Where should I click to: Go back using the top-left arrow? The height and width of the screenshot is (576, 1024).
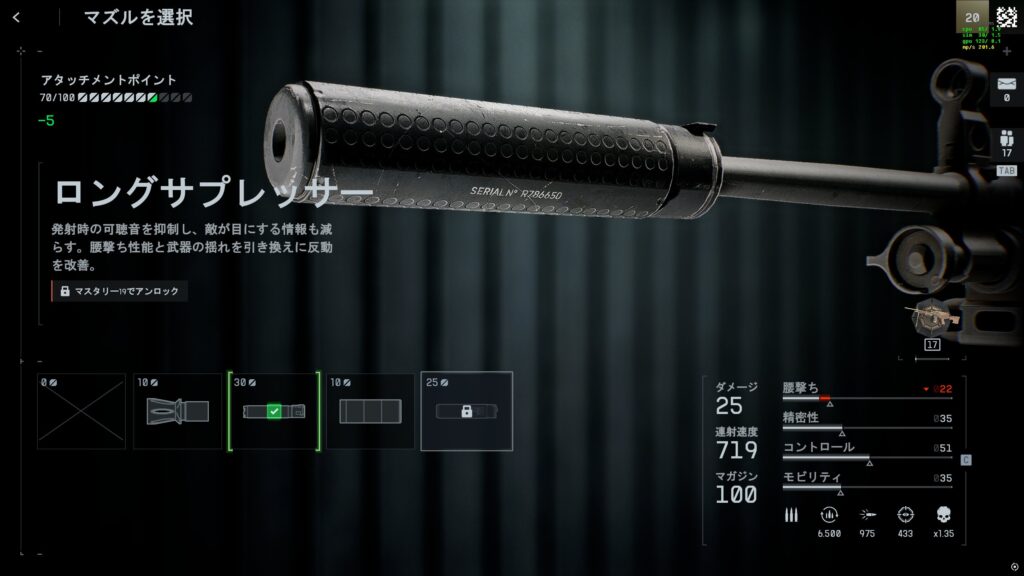(x=16, y=17)
